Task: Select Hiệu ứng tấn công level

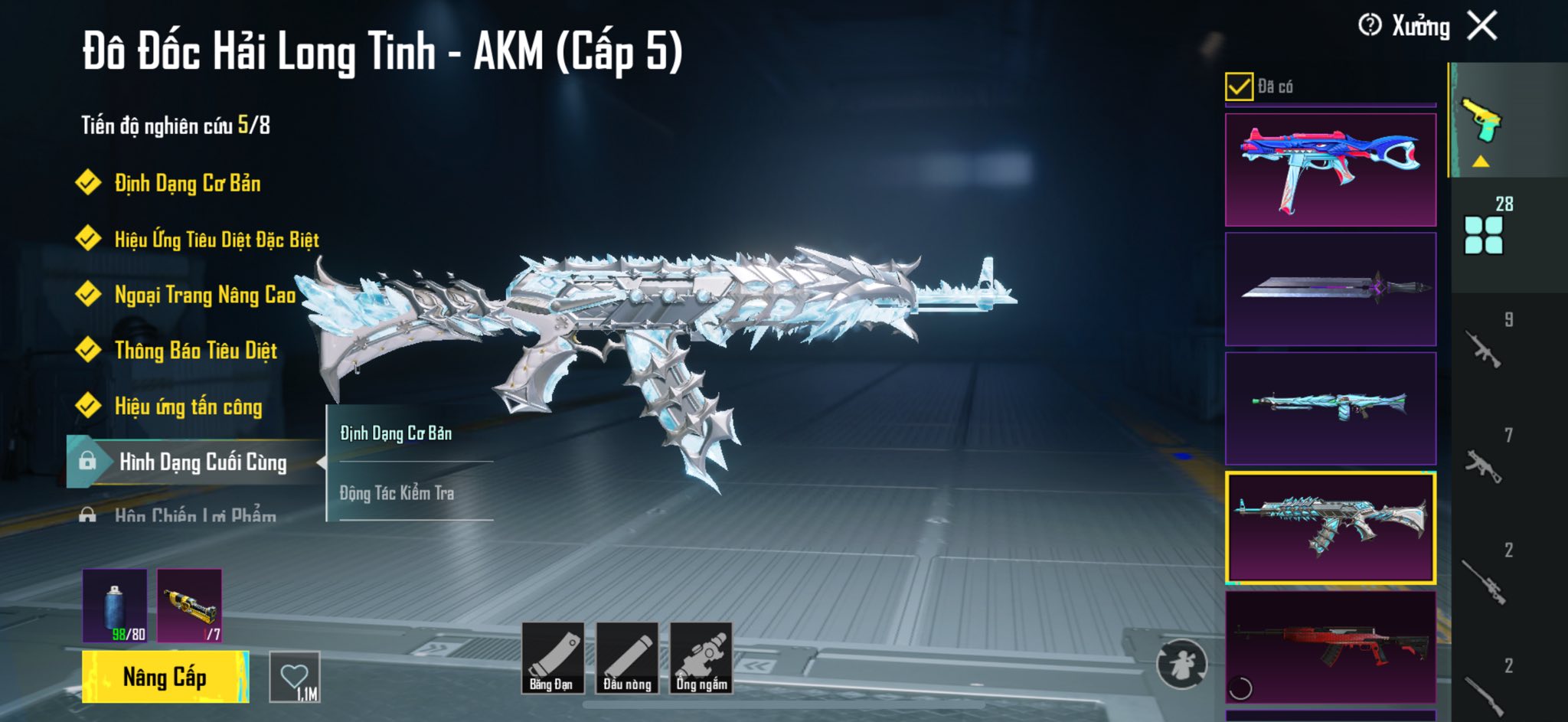Action: 188,407
